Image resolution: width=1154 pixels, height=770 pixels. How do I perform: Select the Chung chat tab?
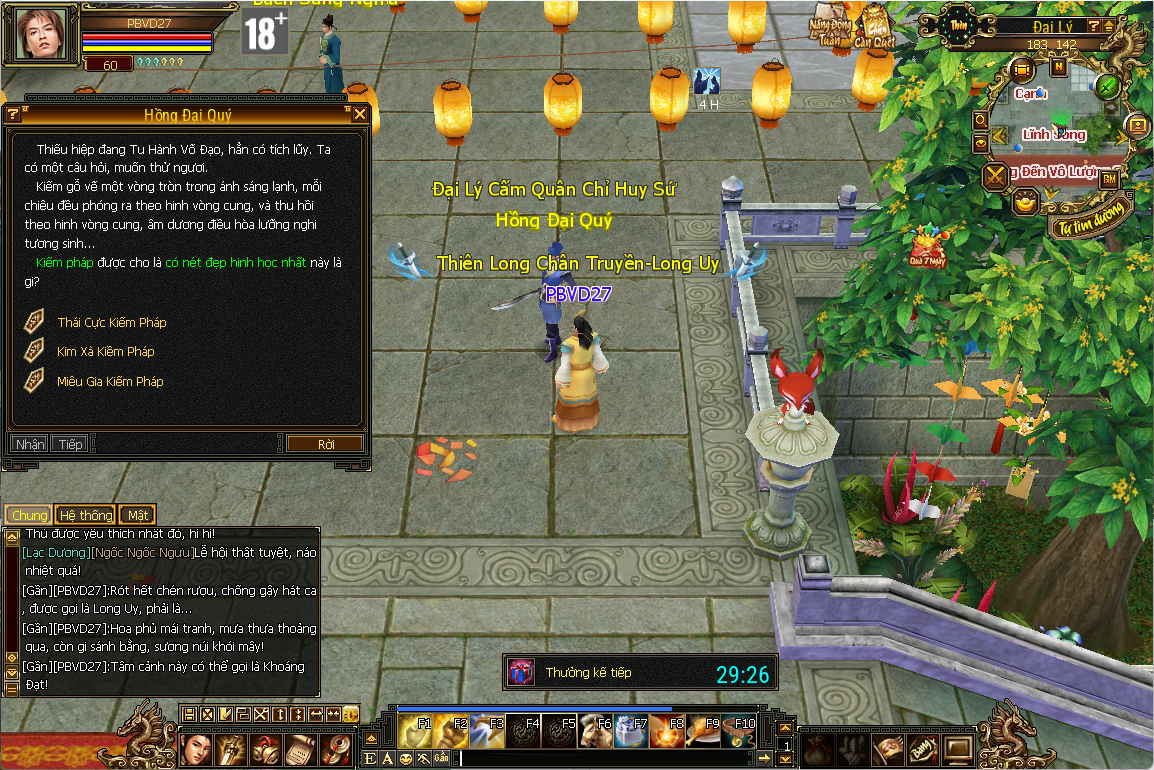pyautogui.click(x=29, y=515)
